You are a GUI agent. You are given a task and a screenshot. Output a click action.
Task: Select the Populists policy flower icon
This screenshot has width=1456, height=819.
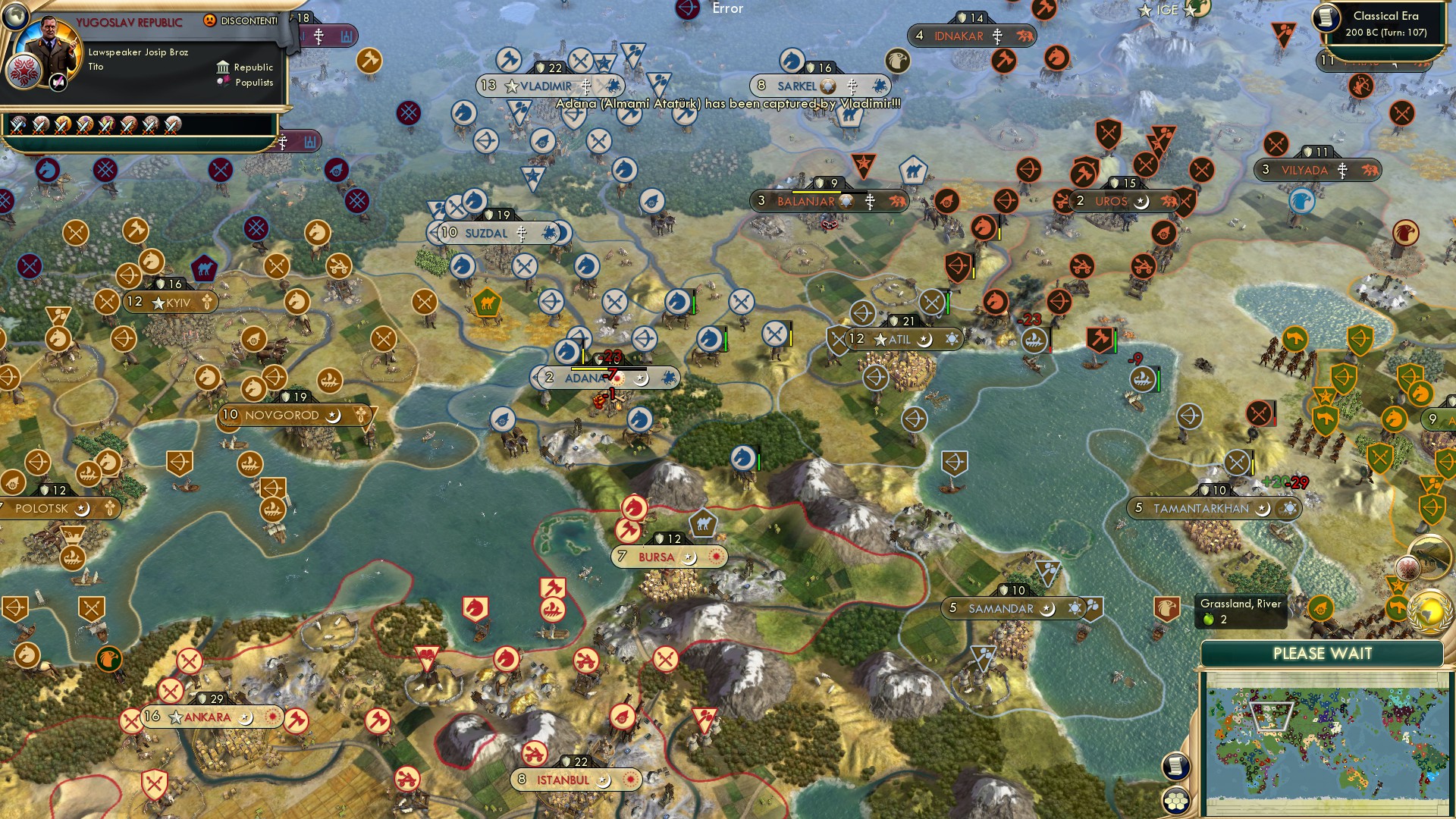click(x=223, y=81)
